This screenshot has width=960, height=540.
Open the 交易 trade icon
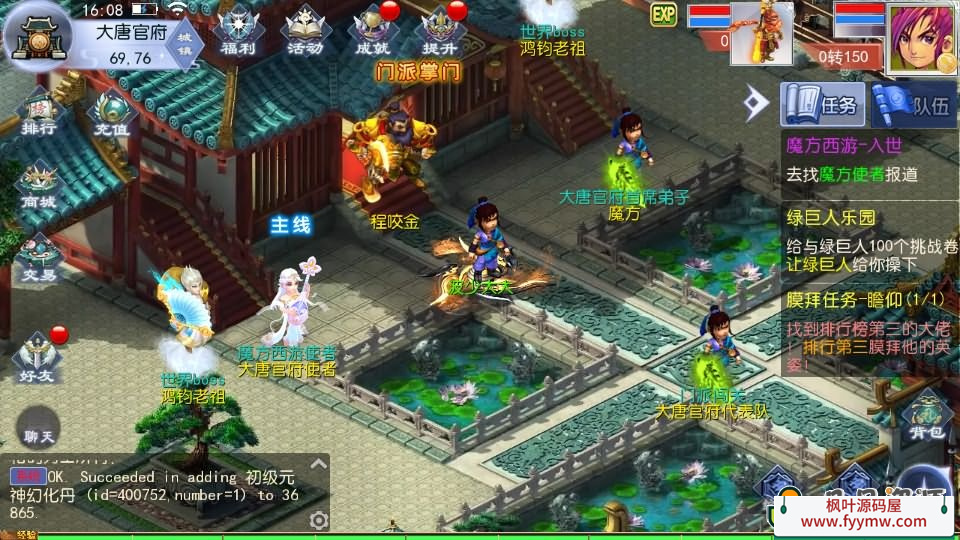[40, 257]
